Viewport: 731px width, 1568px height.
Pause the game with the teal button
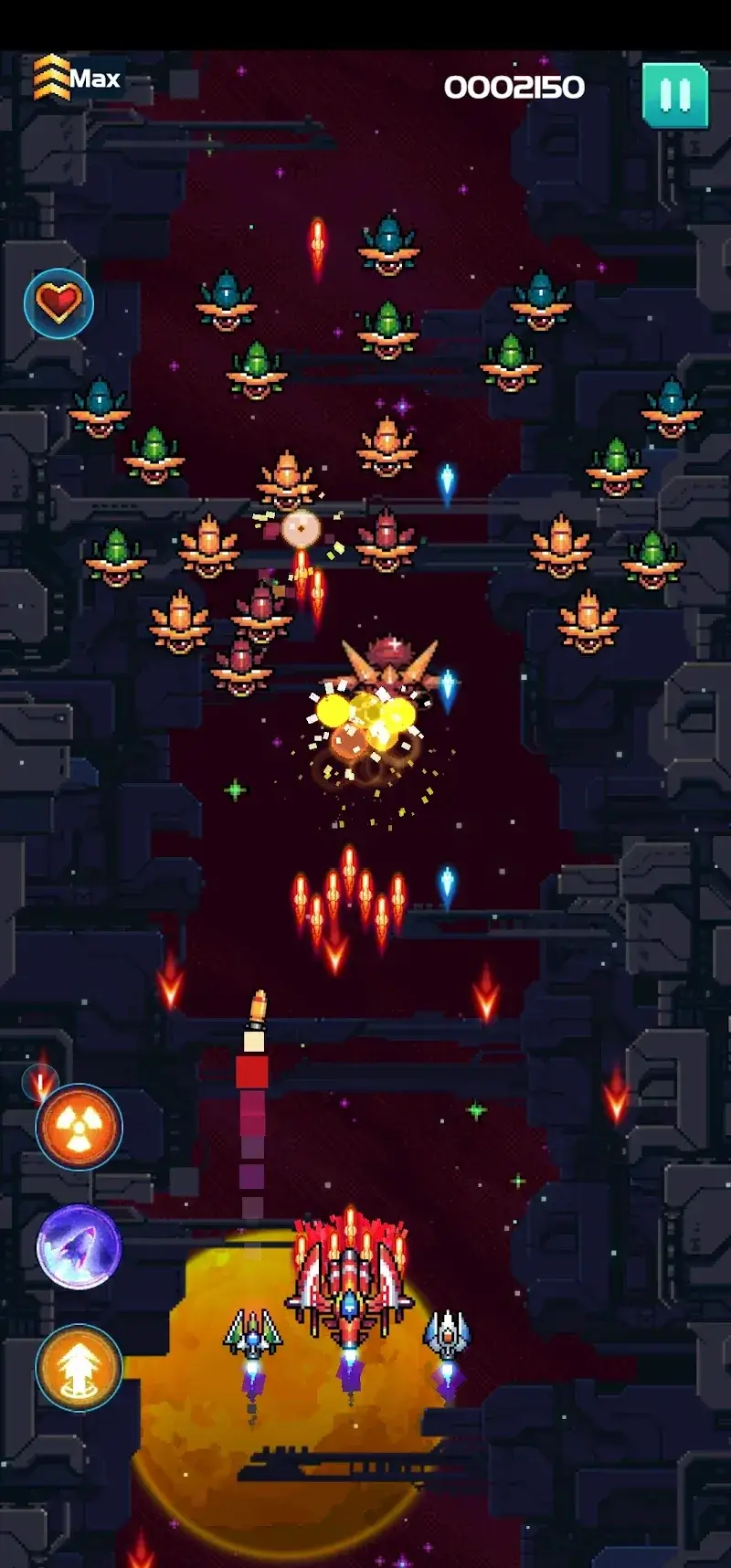click(x=675, y=95)
